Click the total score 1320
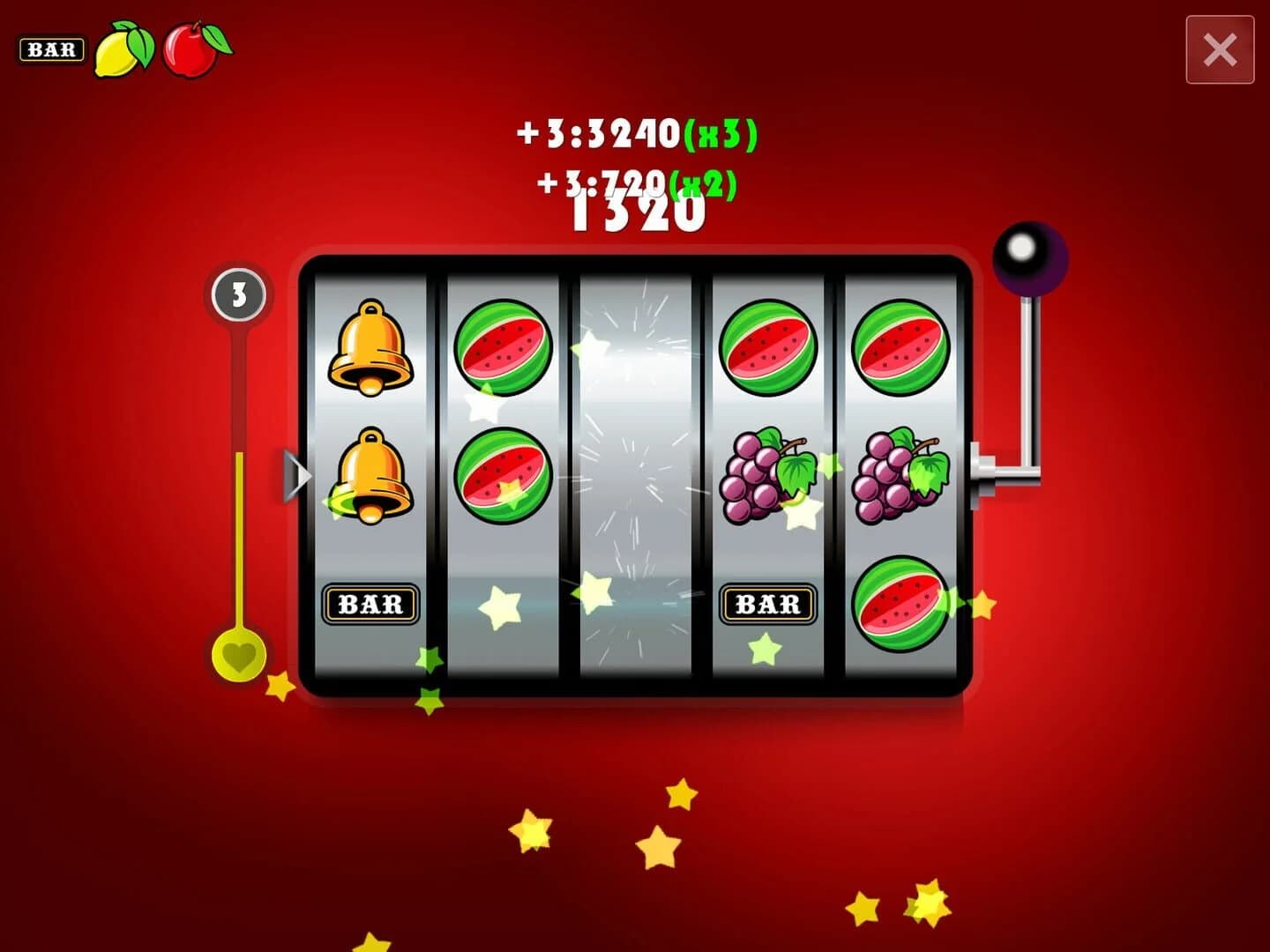The height and width of the screenshot is (952, 1270). (x=638, y=214)
